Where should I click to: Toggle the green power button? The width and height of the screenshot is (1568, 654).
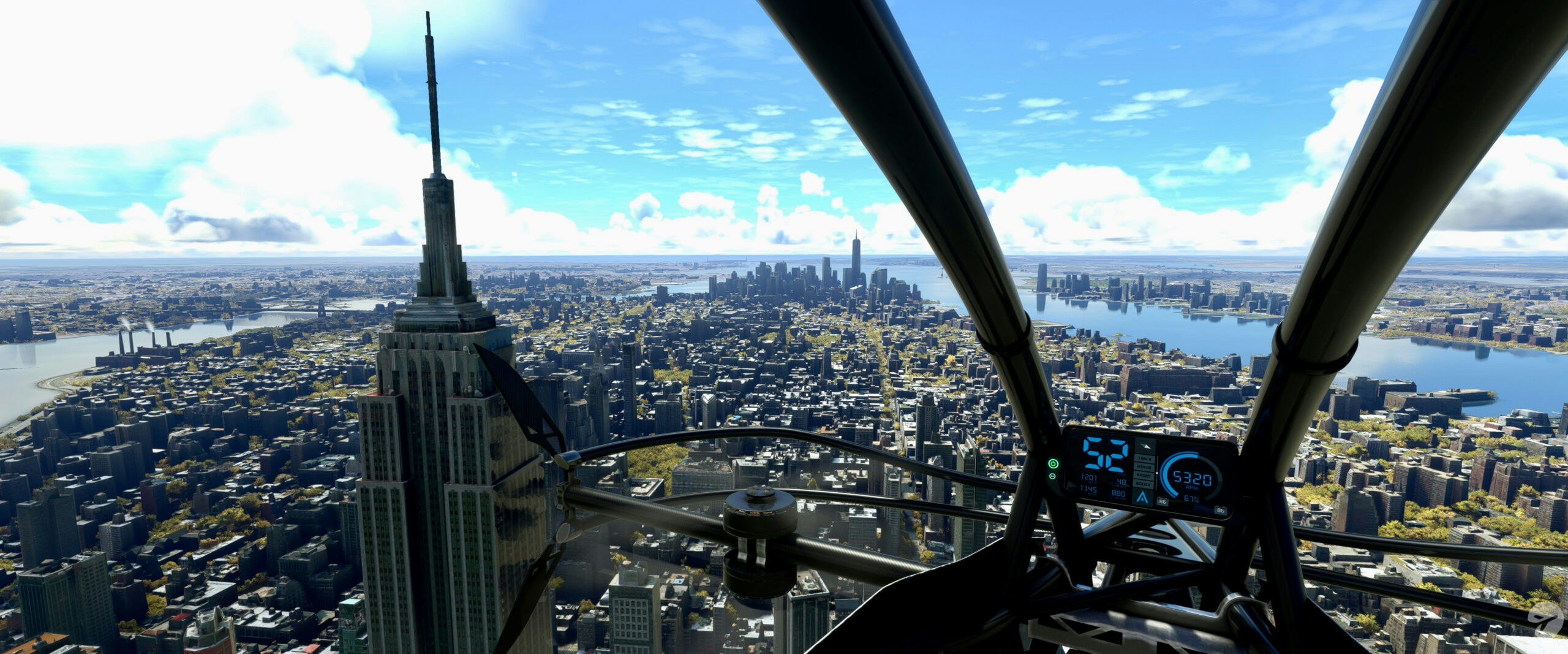click(x=1053, y=463)
